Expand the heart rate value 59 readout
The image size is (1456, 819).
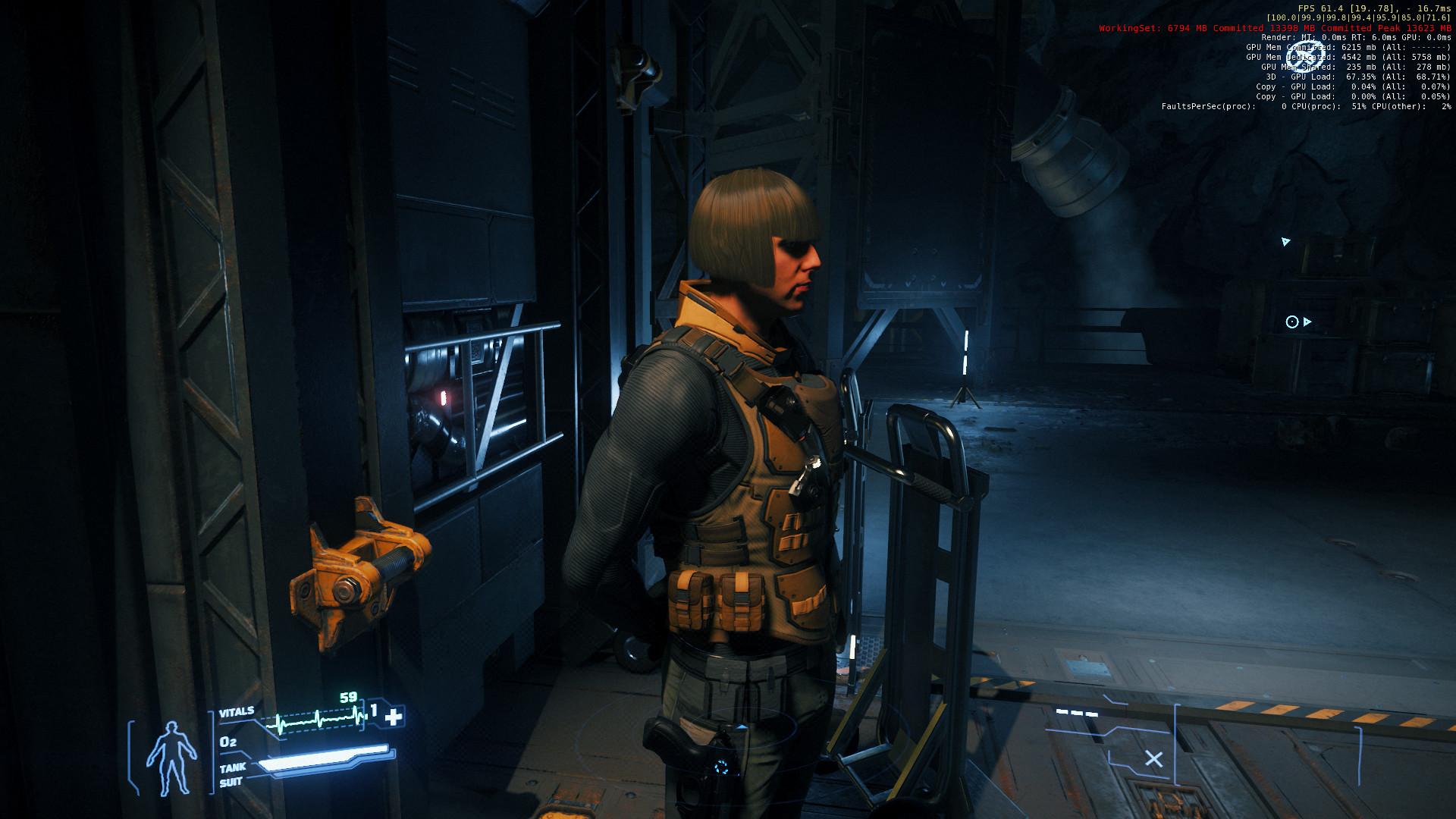348,695
